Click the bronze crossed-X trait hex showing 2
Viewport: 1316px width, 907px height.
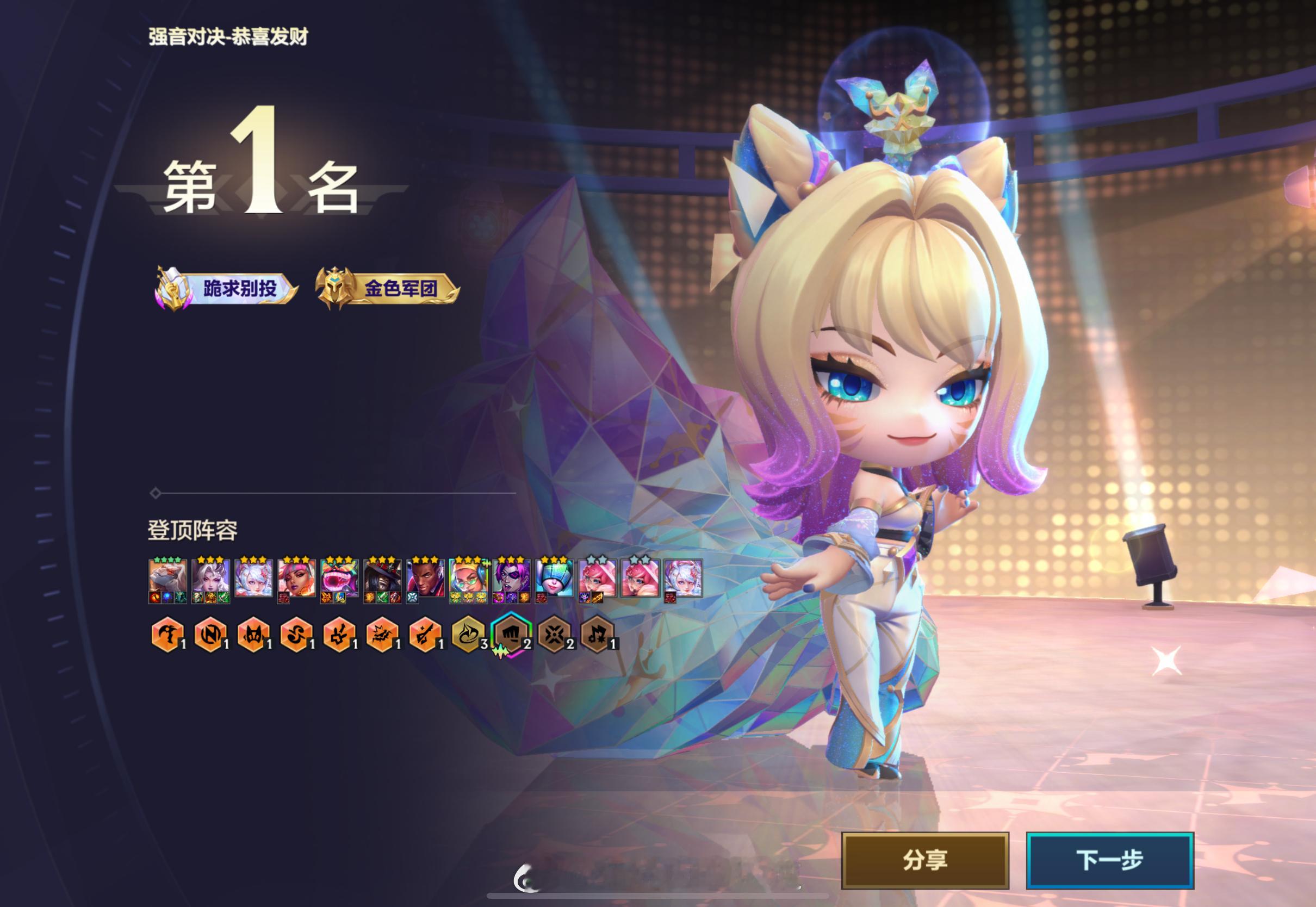point(556,634)
